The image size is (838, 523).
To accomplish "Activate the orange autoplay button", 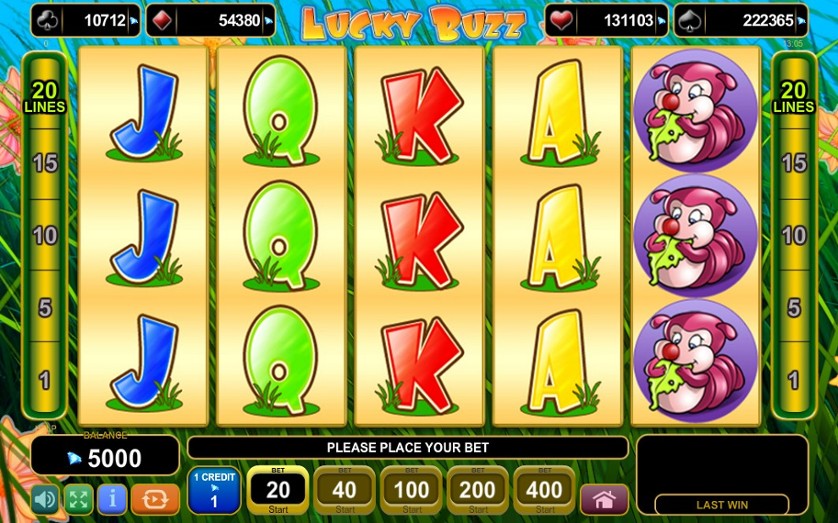I will tap(155, 498).
